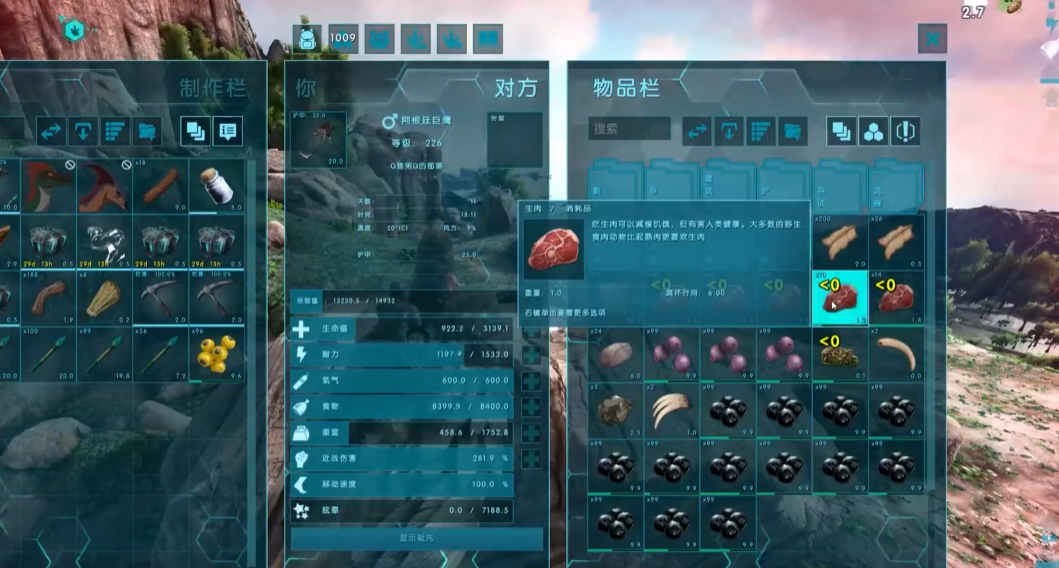This screenshot has width=1059, height=568.
Task: Select the curved tusk item slot
Action: [895, 353]
